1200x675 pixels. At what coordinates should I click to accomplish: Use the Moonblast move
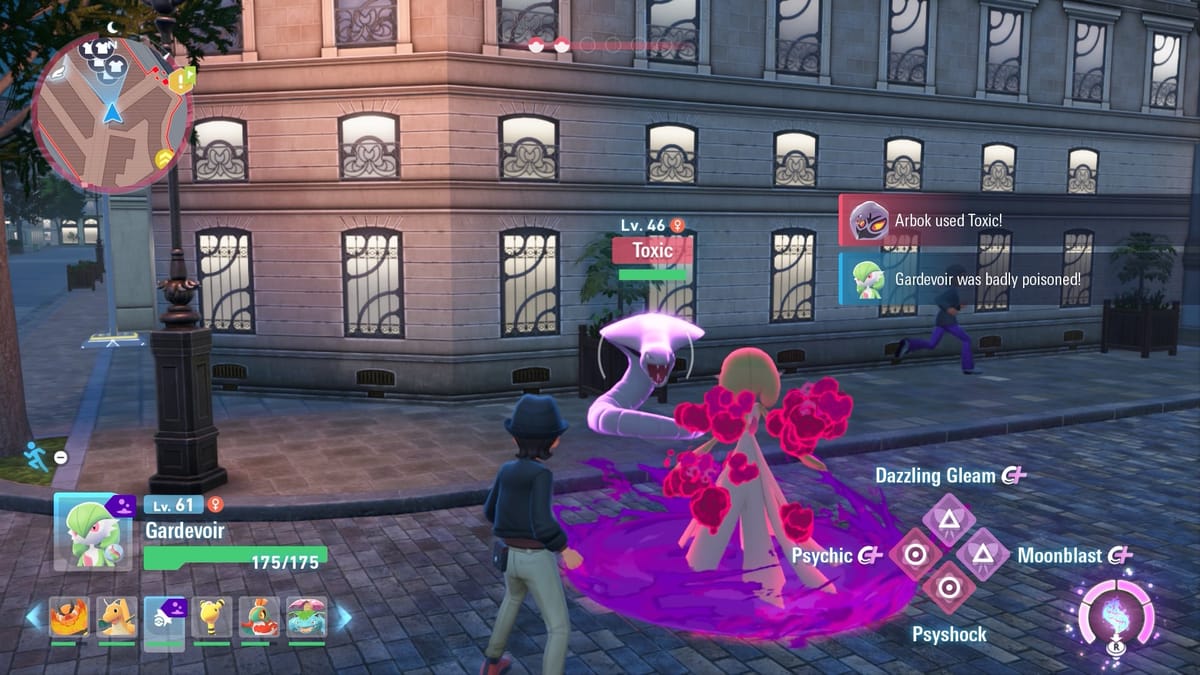[982, 554]
